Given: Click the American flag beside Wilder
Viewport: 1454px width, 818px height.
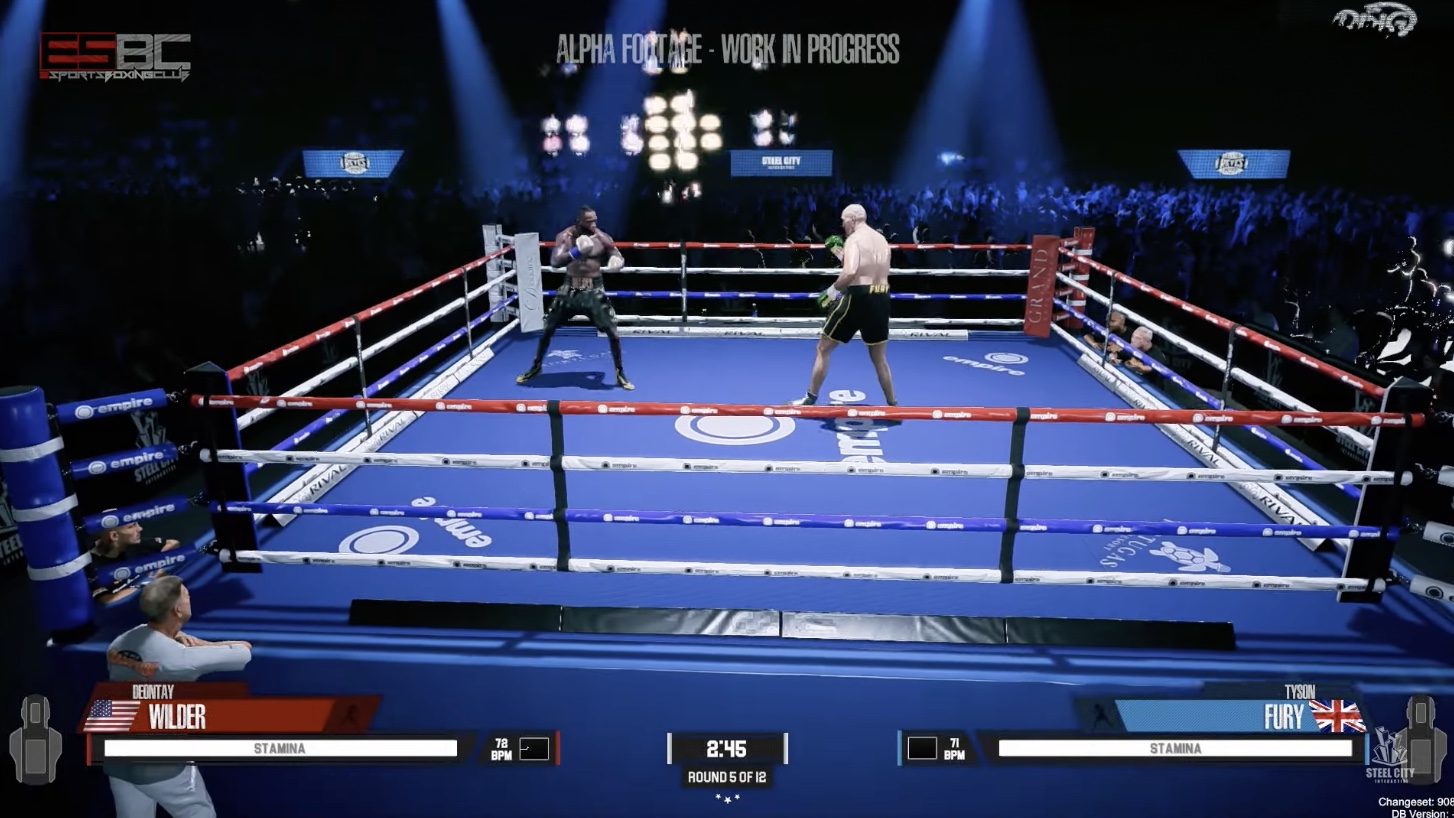Looking at the screenshot, I should (x=112, y=713).
